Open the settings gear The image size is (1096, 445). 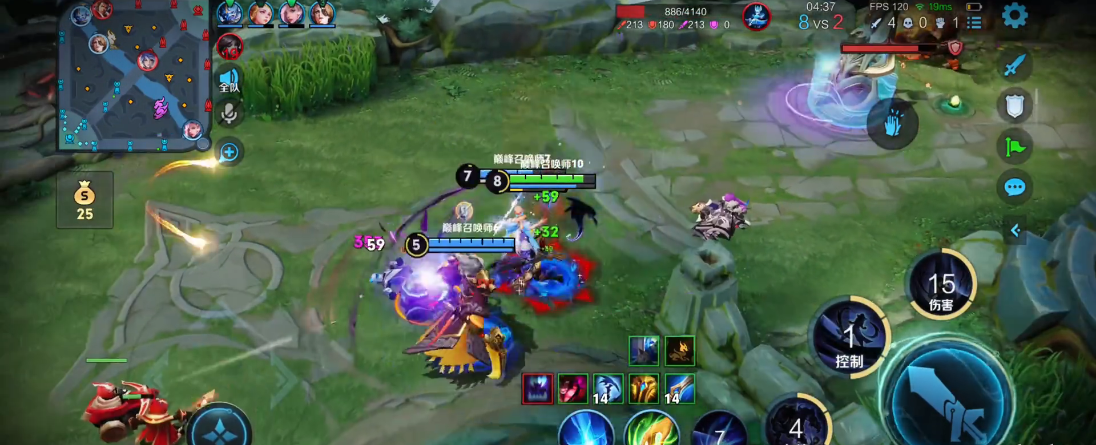pos(1014,15)
